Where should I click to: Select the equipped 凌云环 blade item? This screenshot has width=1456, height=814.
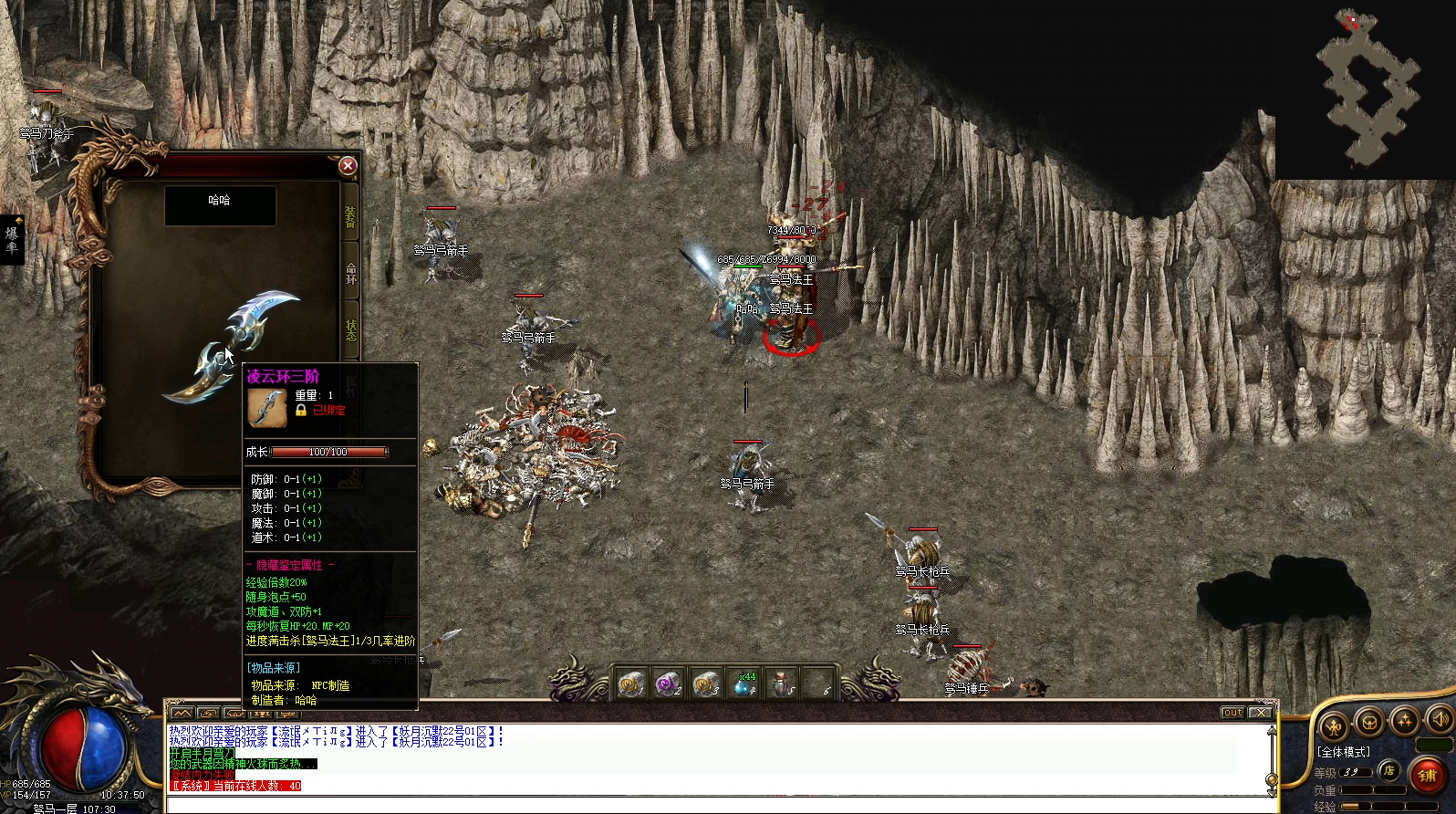coord(233,347)
